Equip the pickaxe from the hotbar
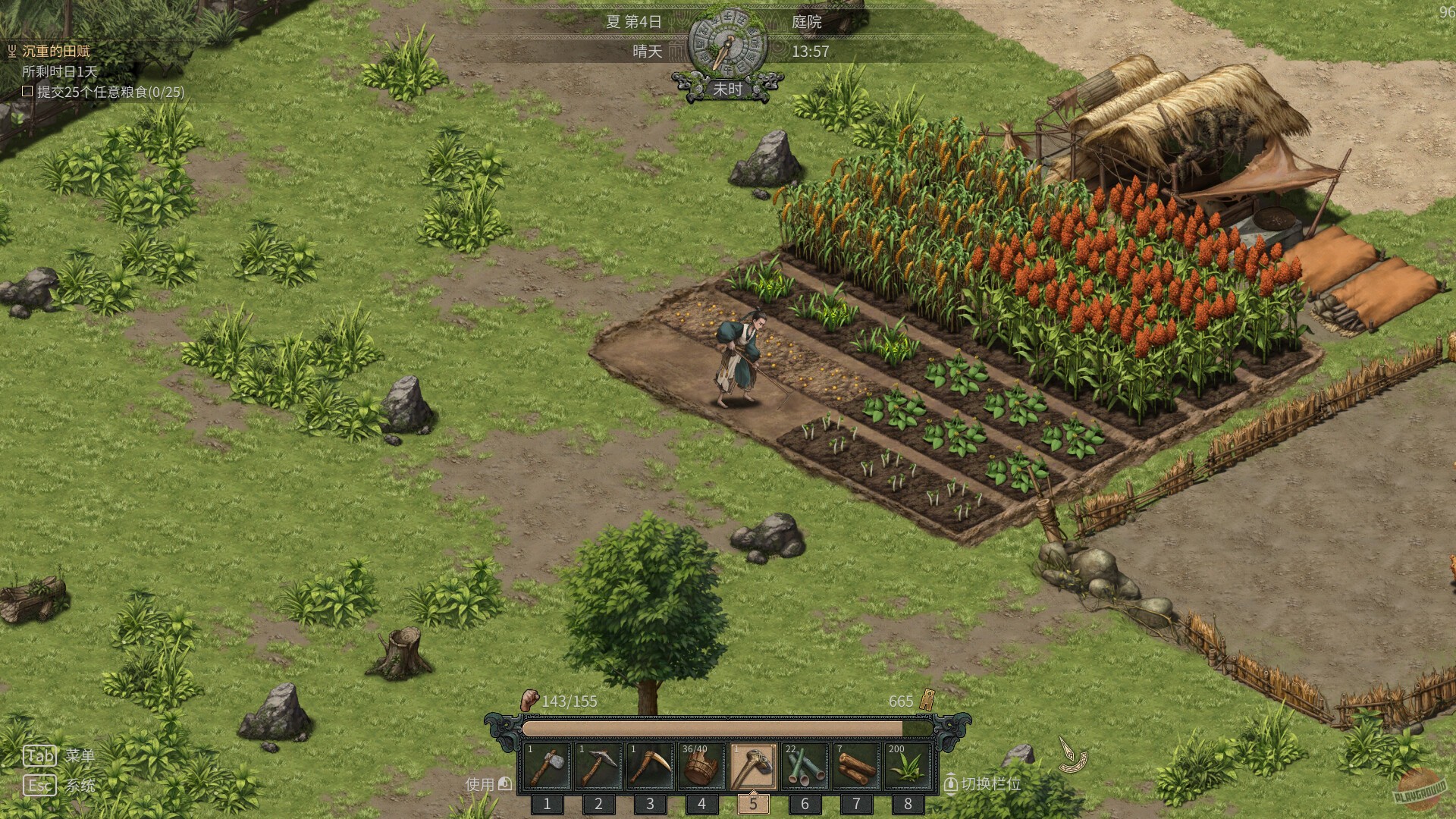The image size is (1456, 819). pos(598,767)
